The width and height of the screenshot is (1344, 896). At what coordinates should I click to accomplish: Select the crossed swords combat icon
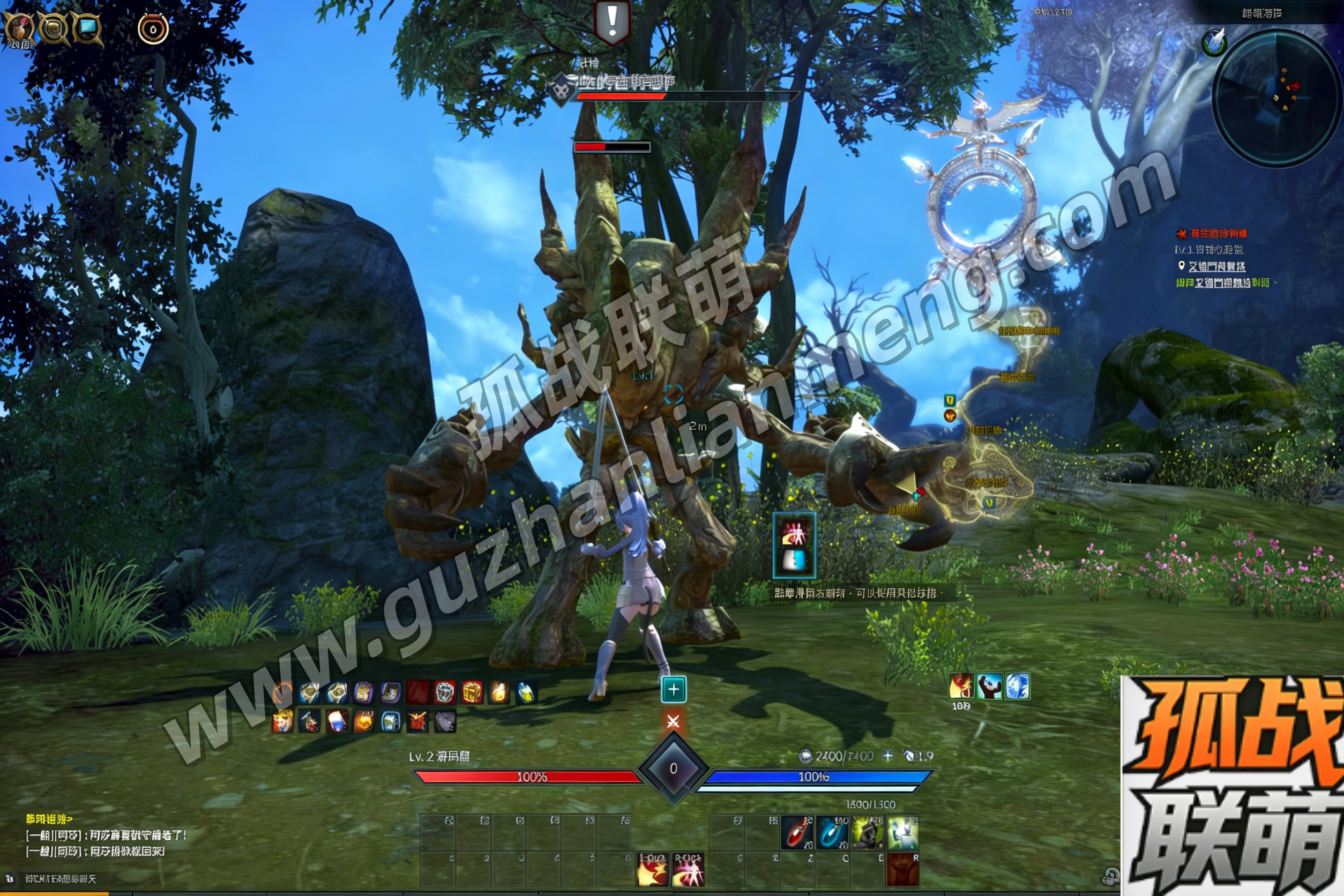pos(673,721)
